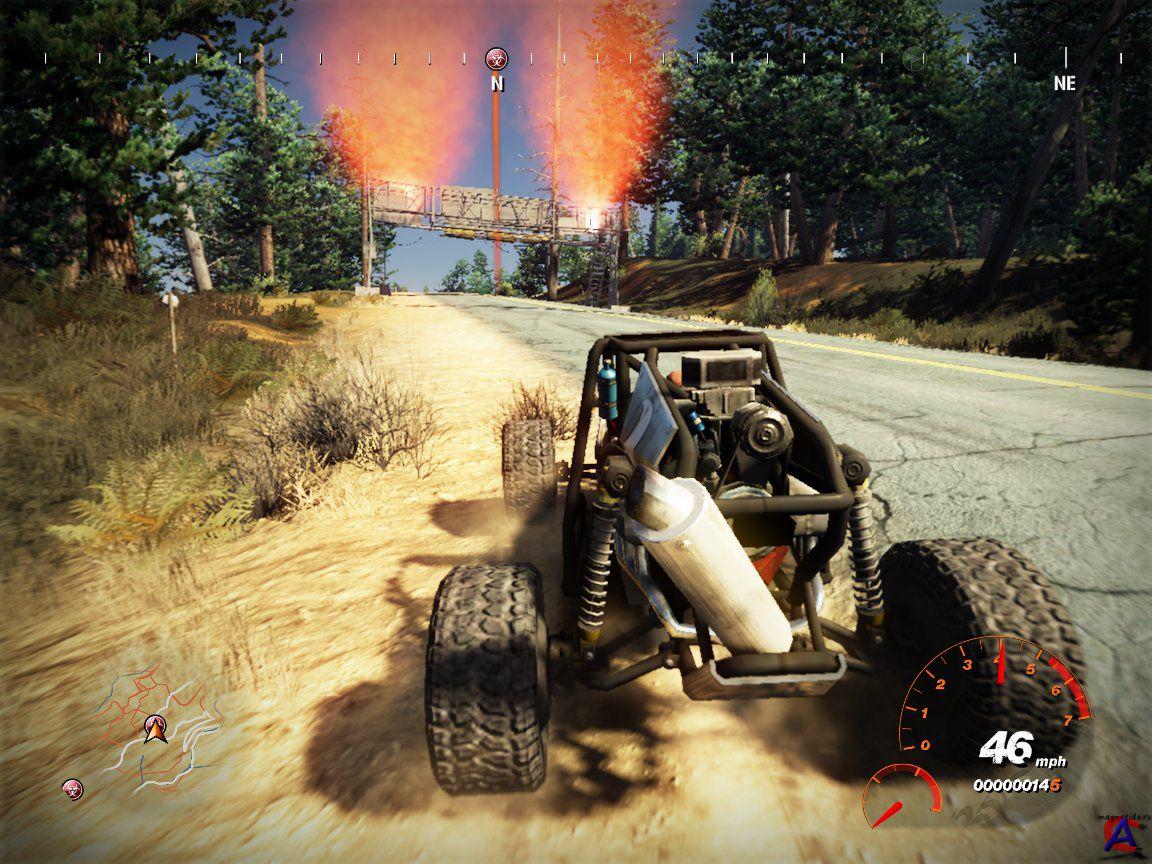
Task: Open the road minimap
Action: coord(160,726)
